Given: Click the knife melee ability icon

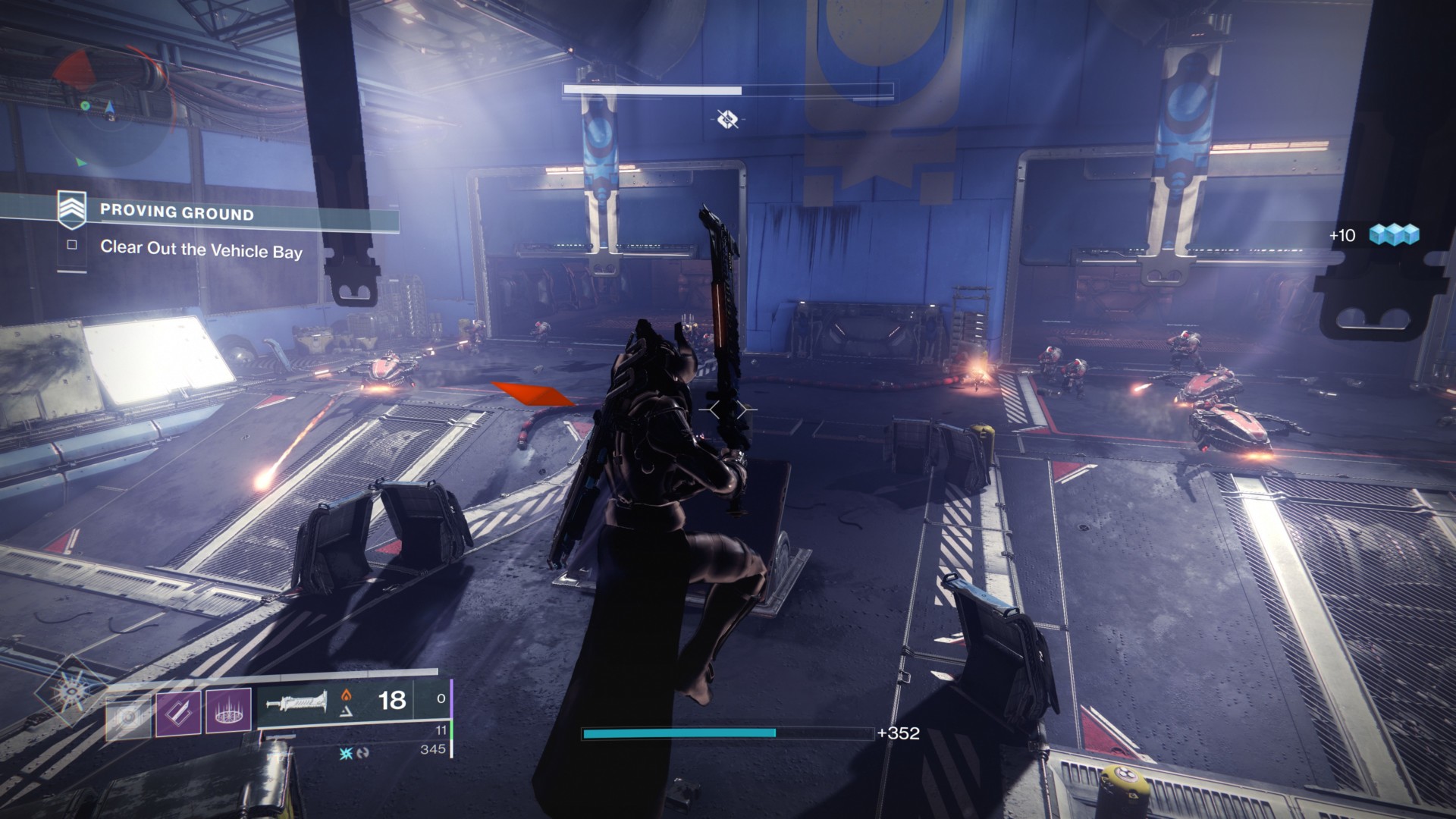Looking at the screenshot, I should click(178, 711).
